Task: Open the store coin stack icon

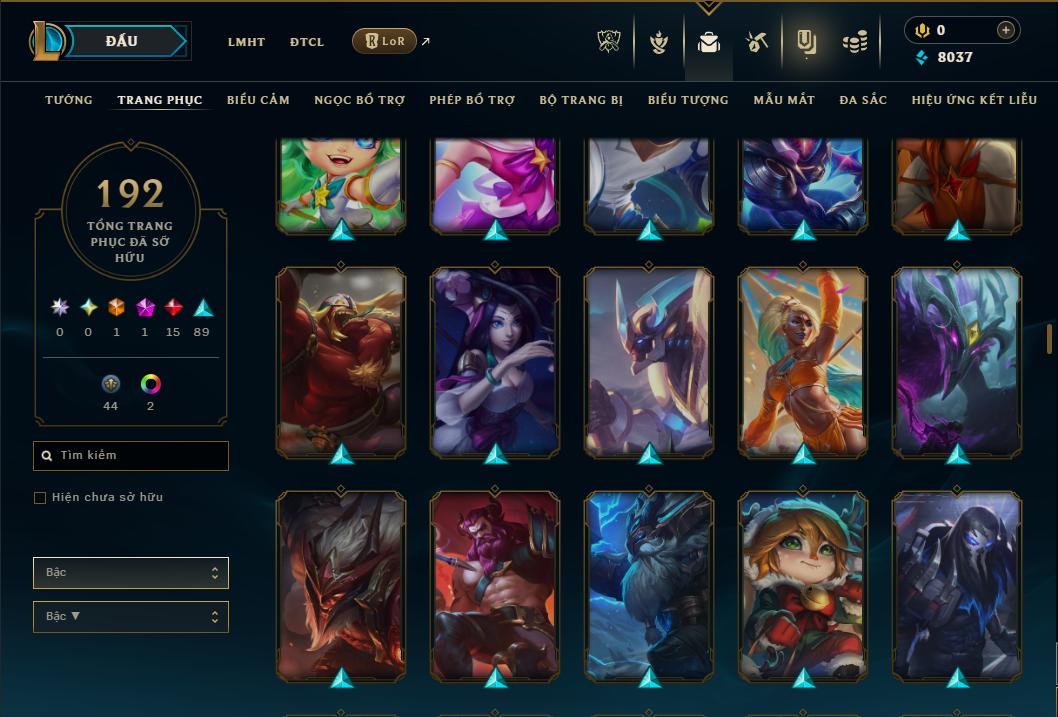Action: [854, 42]
